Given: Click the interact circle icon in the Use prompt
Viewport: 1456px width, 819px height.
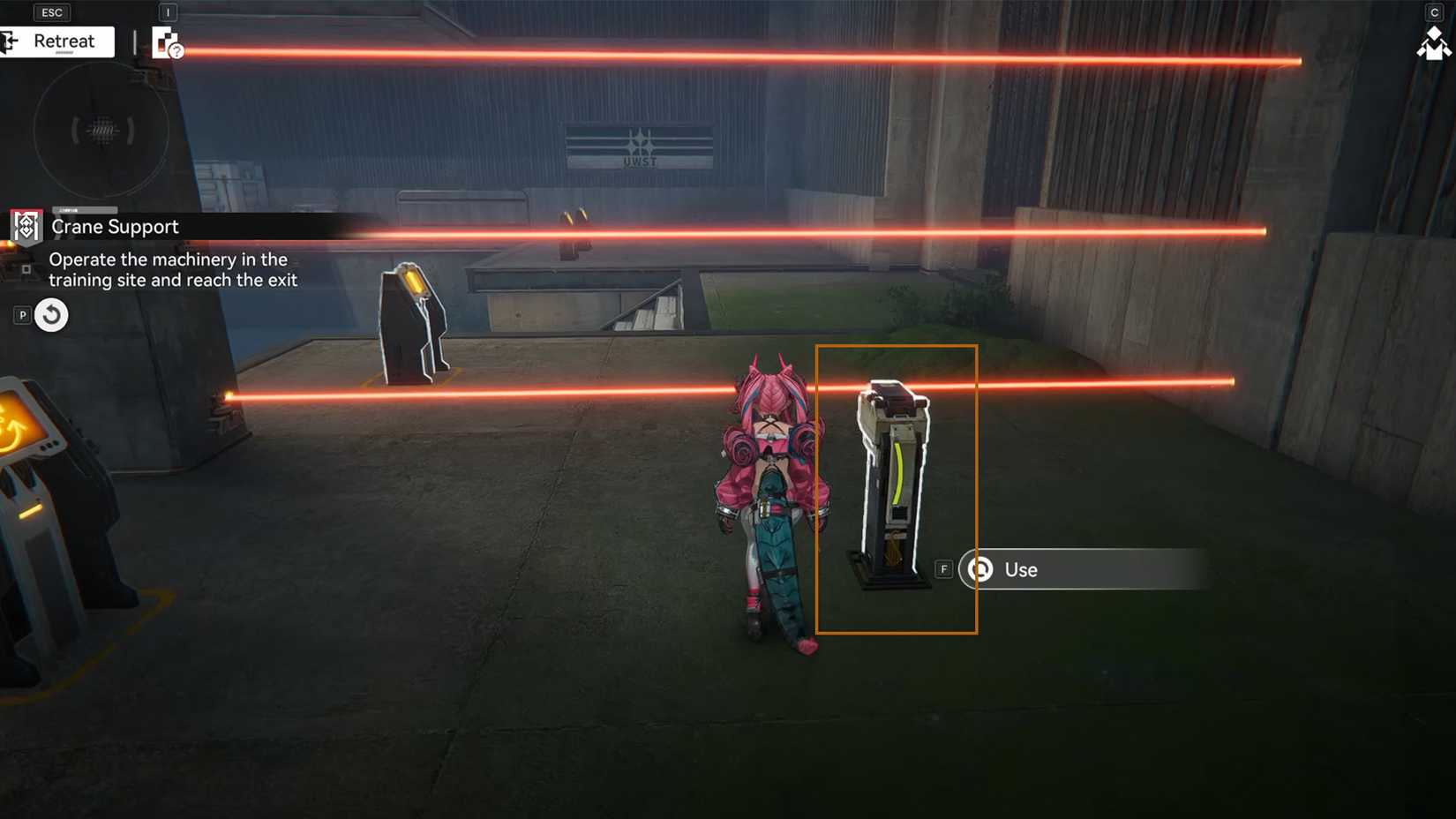Looking at the screenshot, I should point(979,569).
